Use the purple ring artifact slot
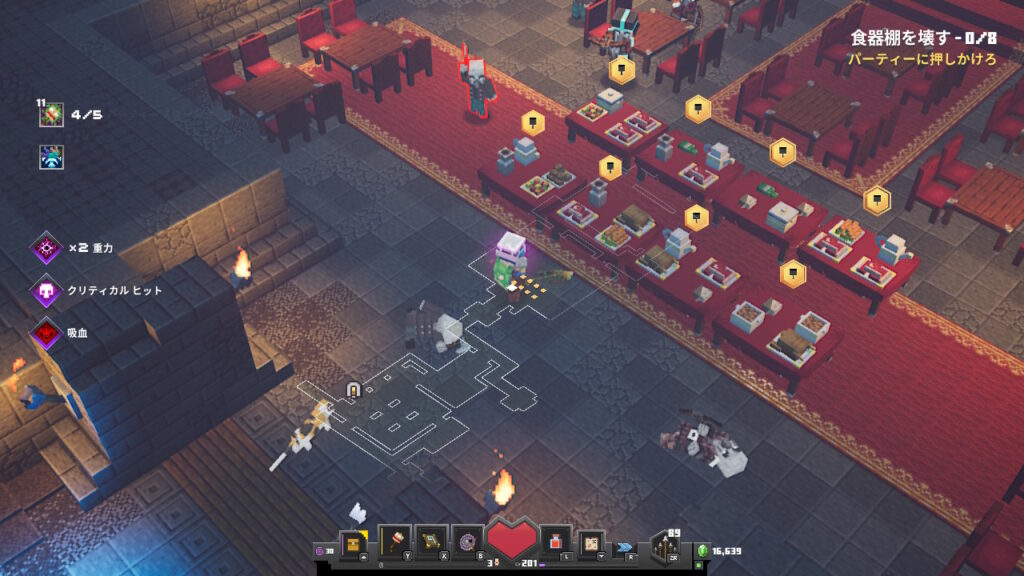This screenshot has height=576, width=1024. point(466,542)
